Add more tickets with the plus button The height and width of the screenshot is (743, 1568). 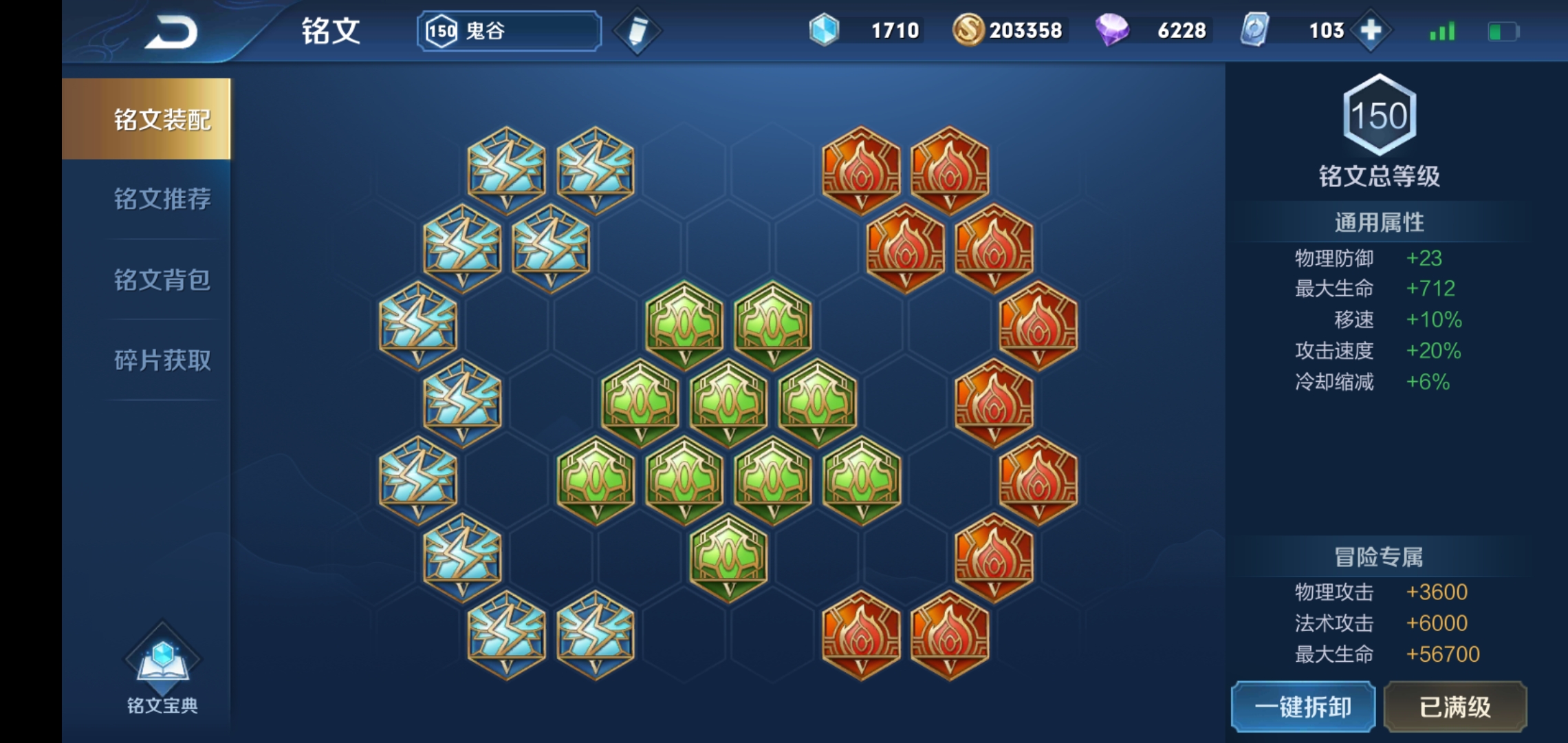[1371, 30]
